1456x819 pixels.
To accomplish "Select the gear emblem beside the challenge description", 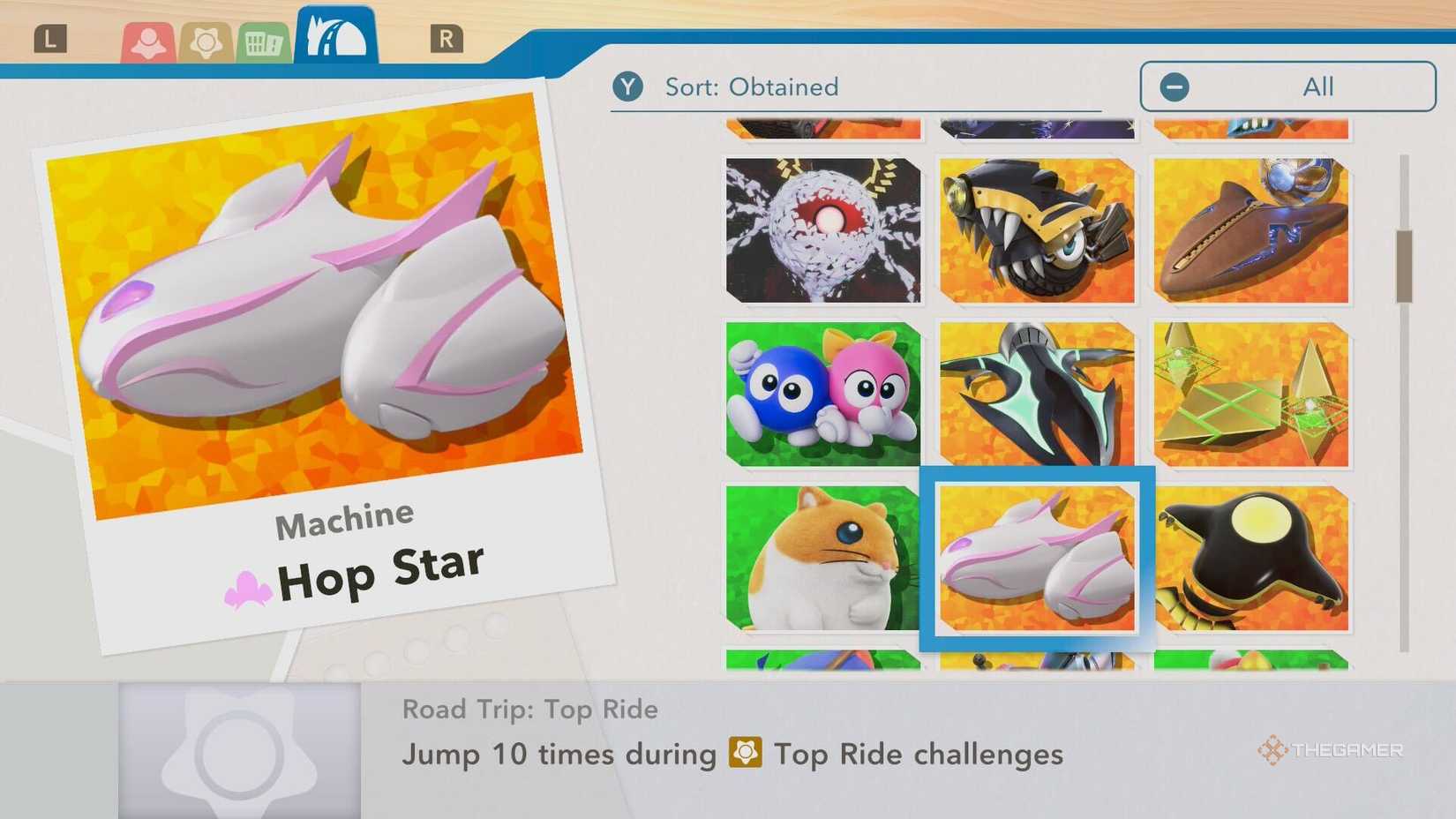I will [746, 755].
